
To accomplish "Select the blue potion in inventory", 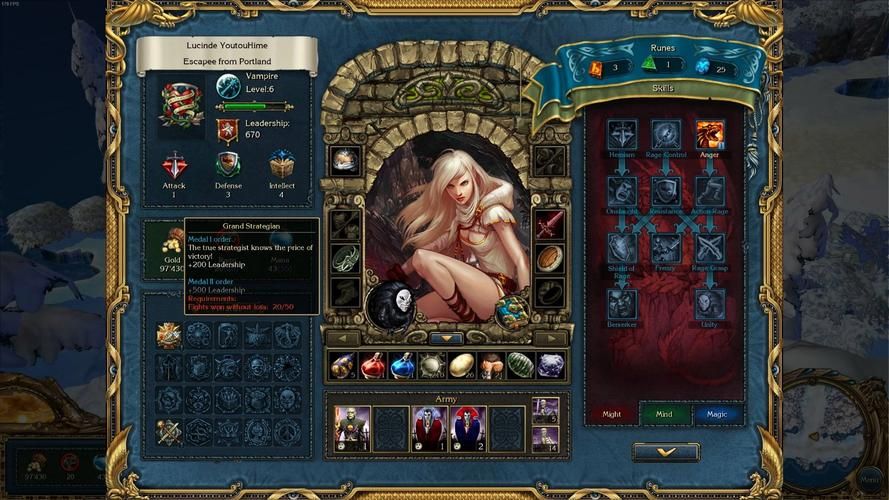I will (403, 366).
